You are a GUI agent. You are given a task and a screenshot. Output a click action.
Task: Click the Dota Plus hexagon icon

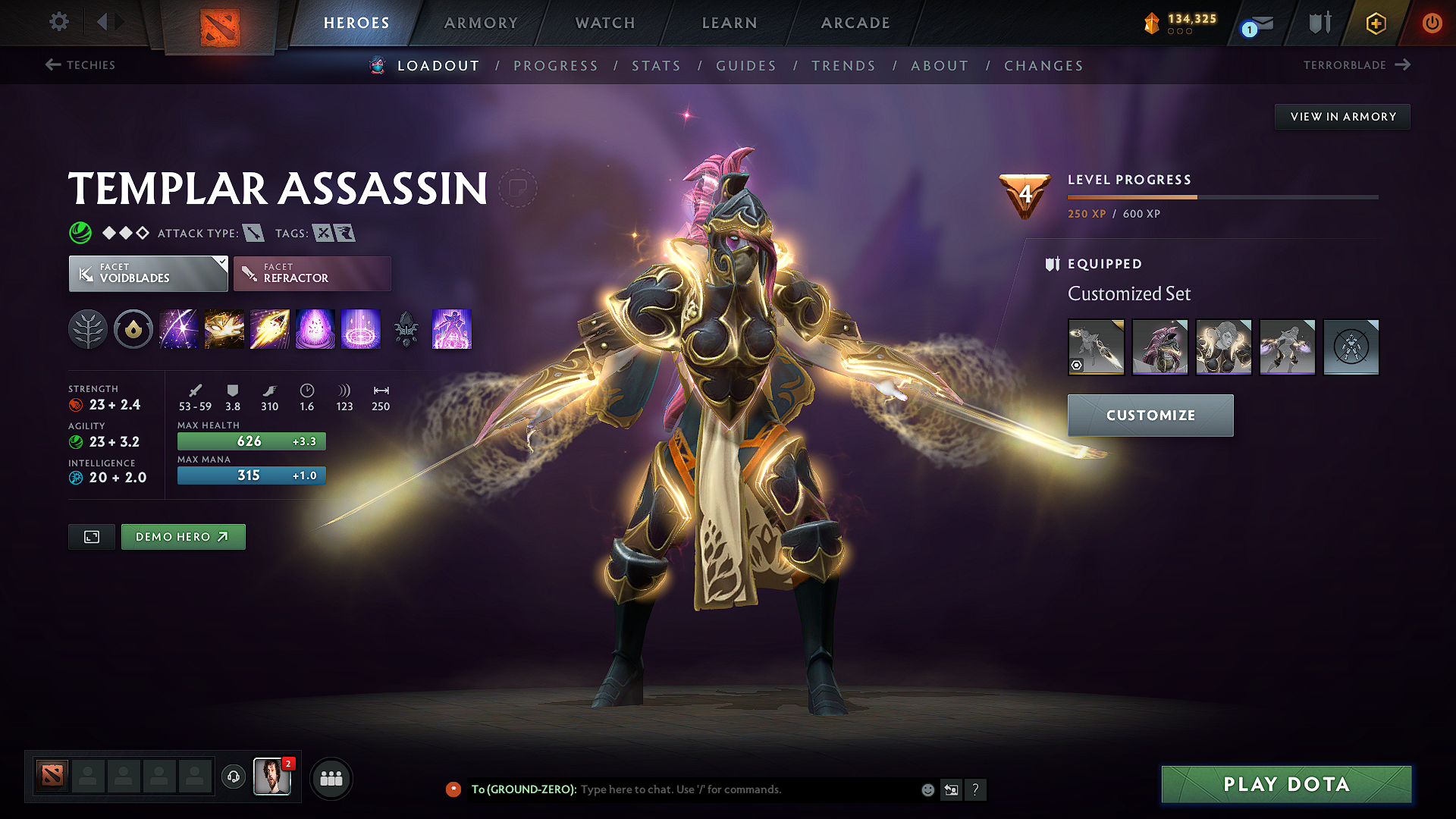coord(1375,23)
